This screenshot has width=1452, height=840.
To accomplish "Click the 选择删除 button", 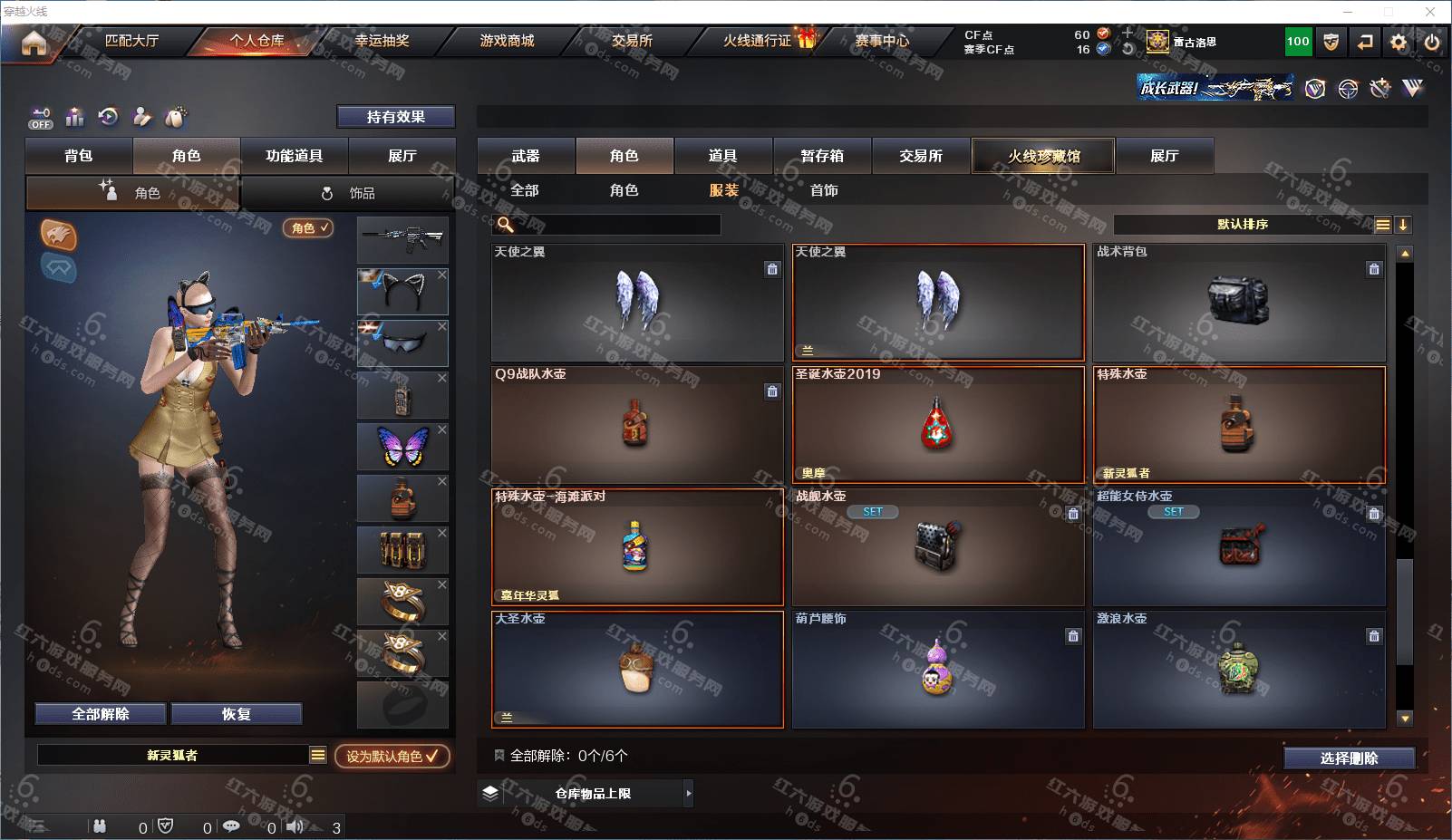I will (x=1349, y=758).
